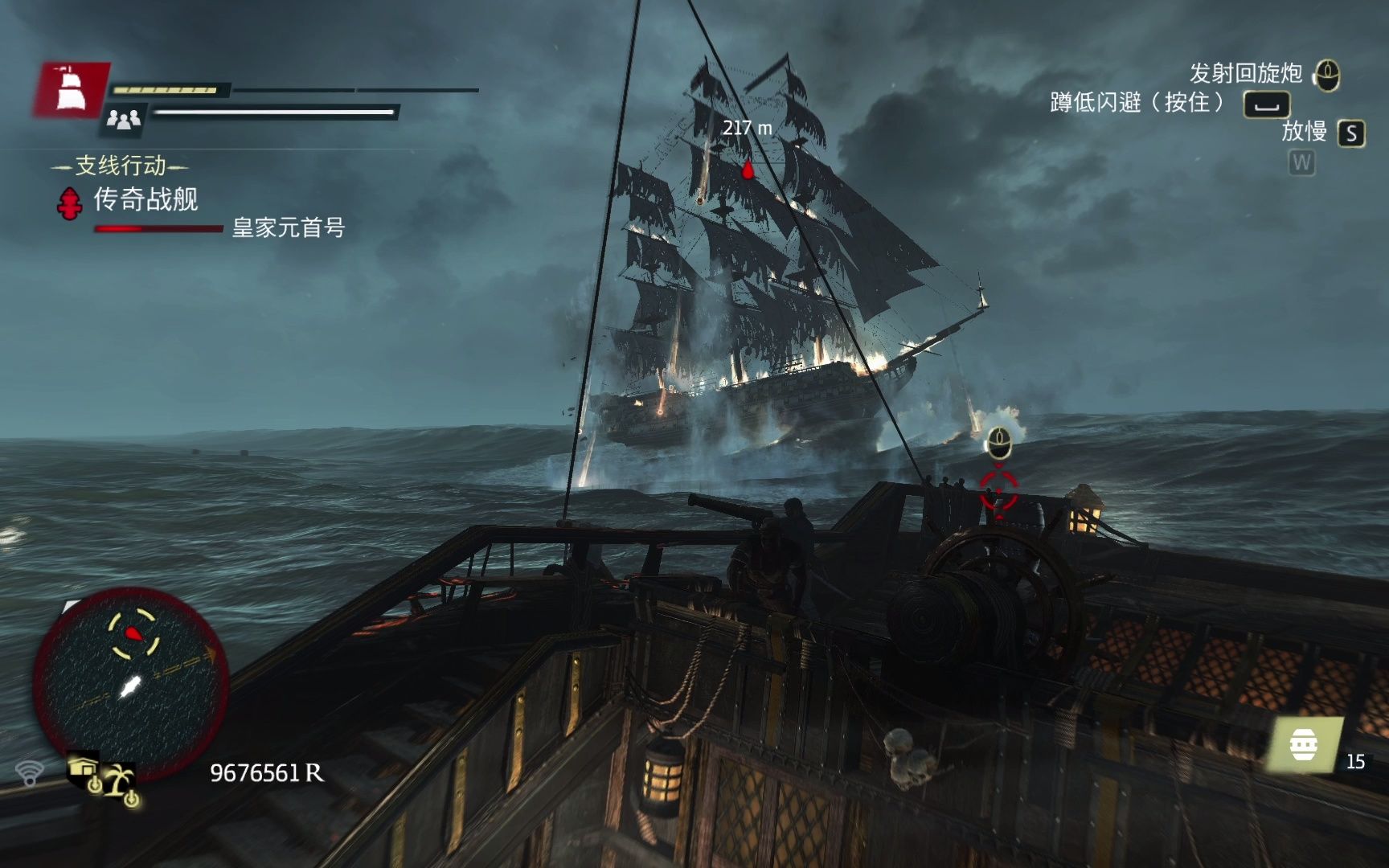Screen dimensions: 1389x868
Task: Select the red enemy marker above the warship
Action: click(748, 170)
